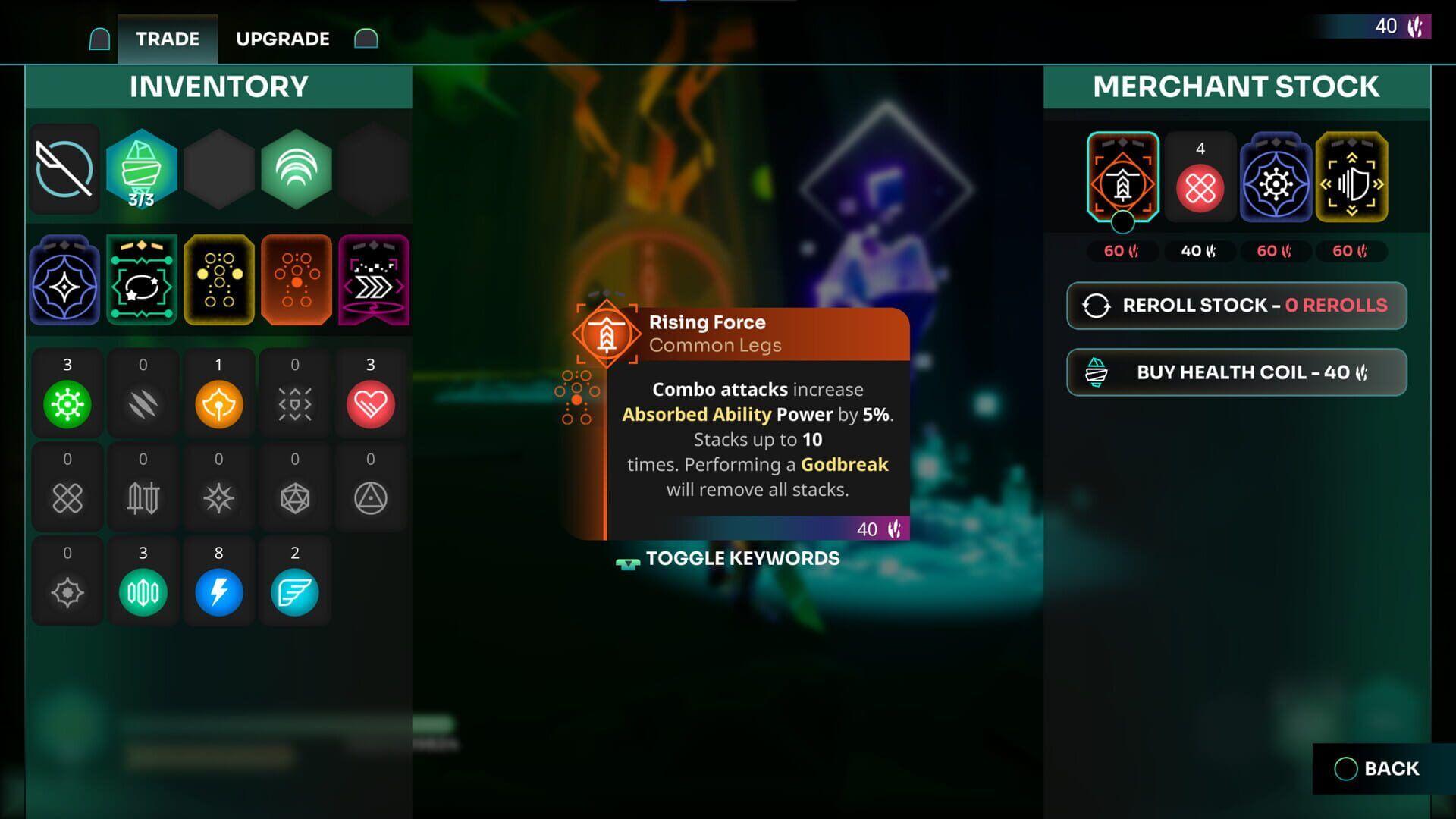Click the blue lightning resource with count 8
Image resolution: width=1456 pixels, height=819 pixels.
point(219,591)
